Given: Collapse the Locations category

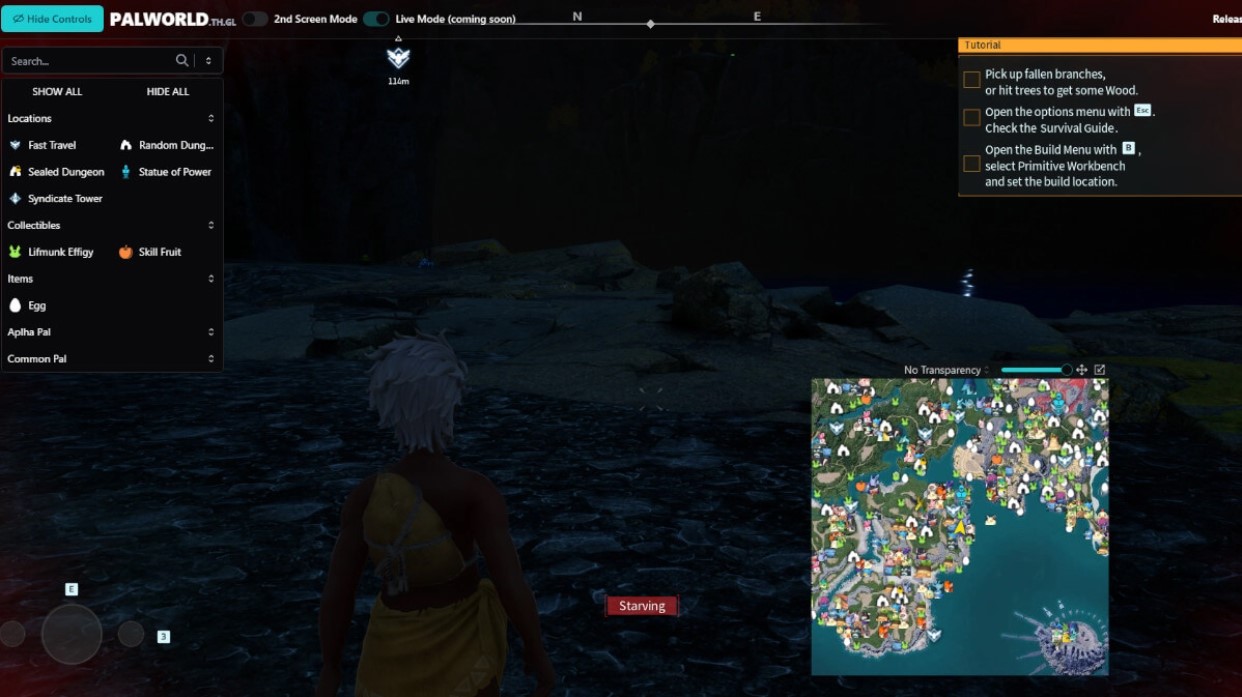Looking at the screenshot, I should [x=111, y=119].
